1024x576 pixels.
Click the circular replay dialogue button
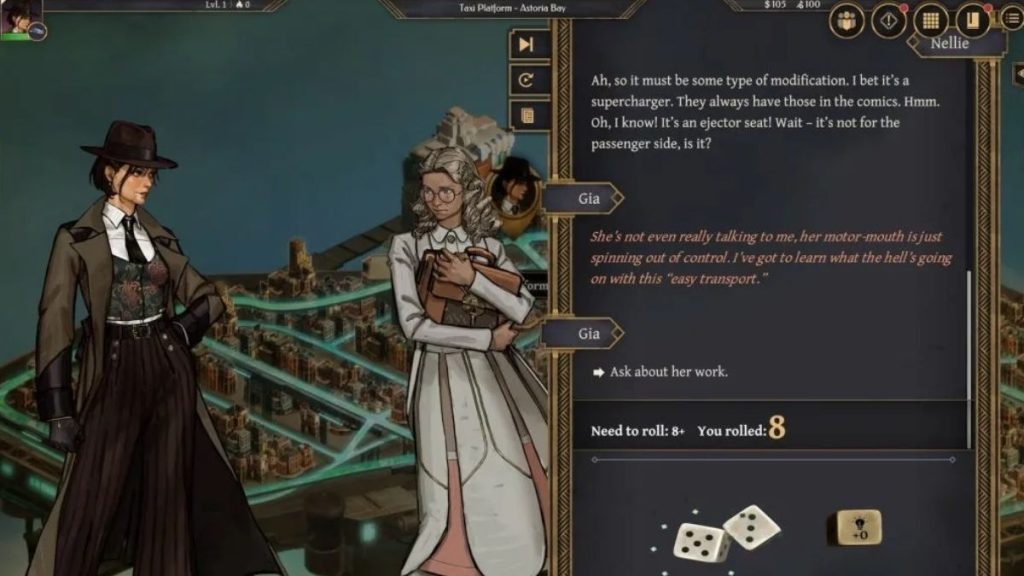coord(527,80)
